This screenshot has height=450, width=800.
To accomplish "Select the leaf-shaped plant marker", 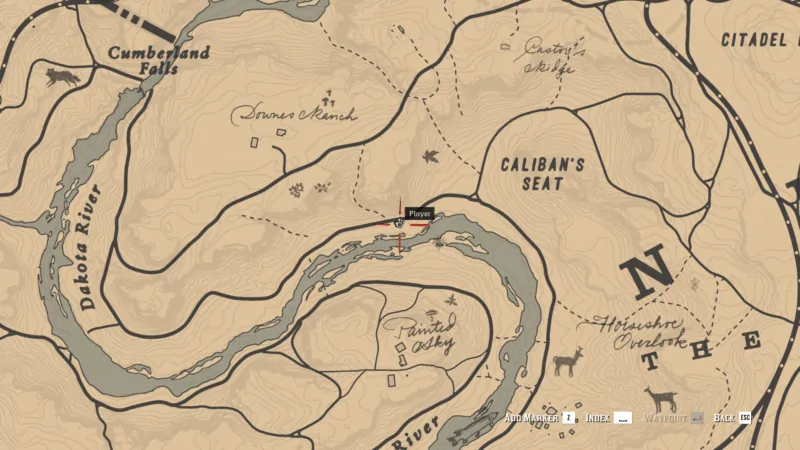I will (432, 156).
